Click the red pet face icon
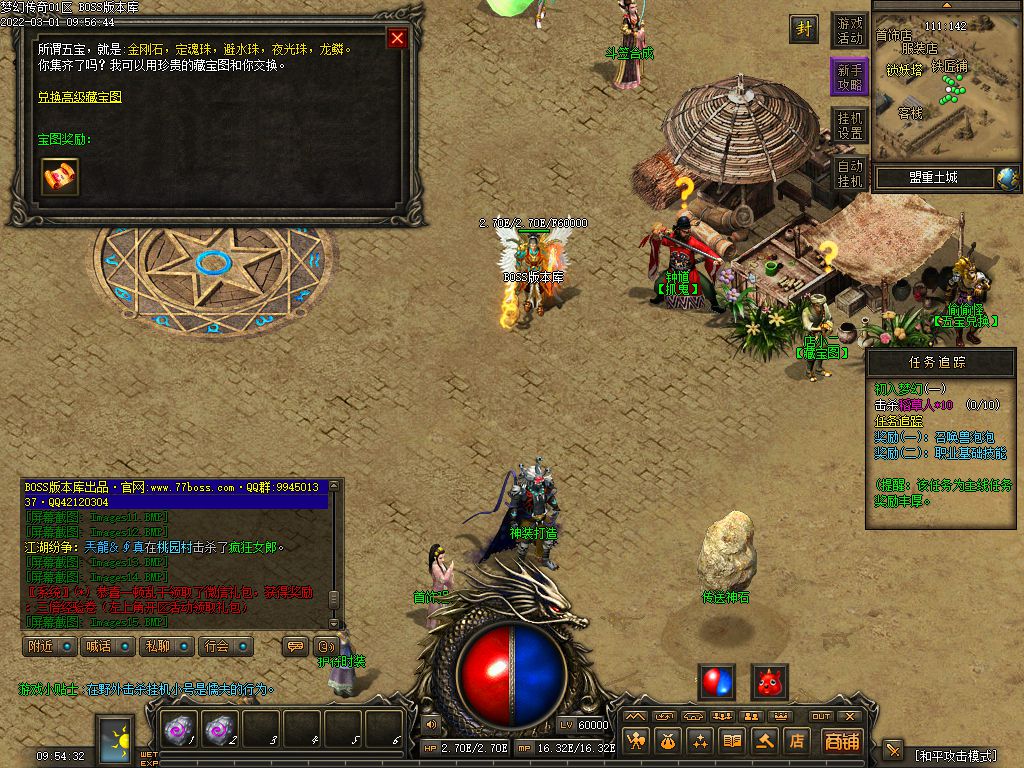The image size is (1024, 768). pyautogui.click(x=769, y=682)
